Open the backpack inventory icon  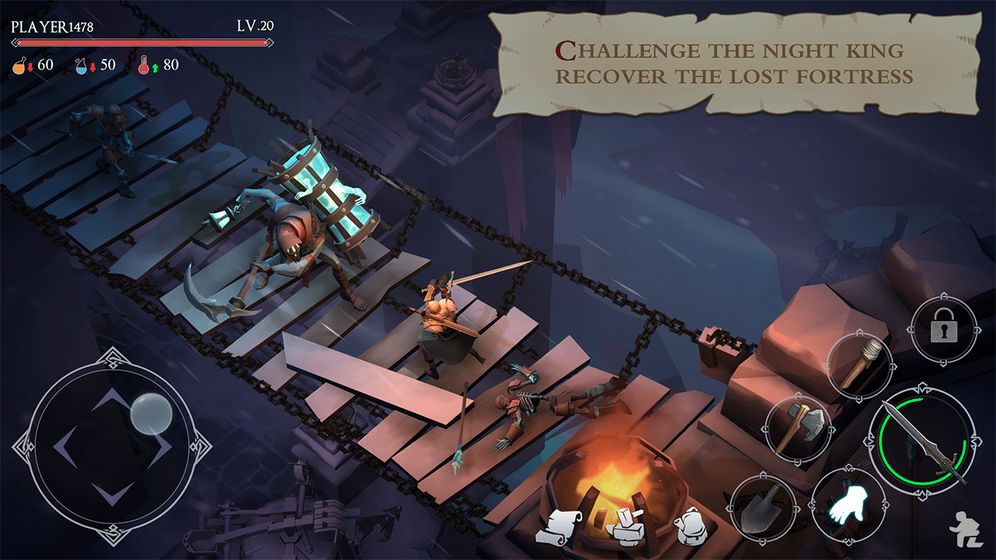point(689,523)
